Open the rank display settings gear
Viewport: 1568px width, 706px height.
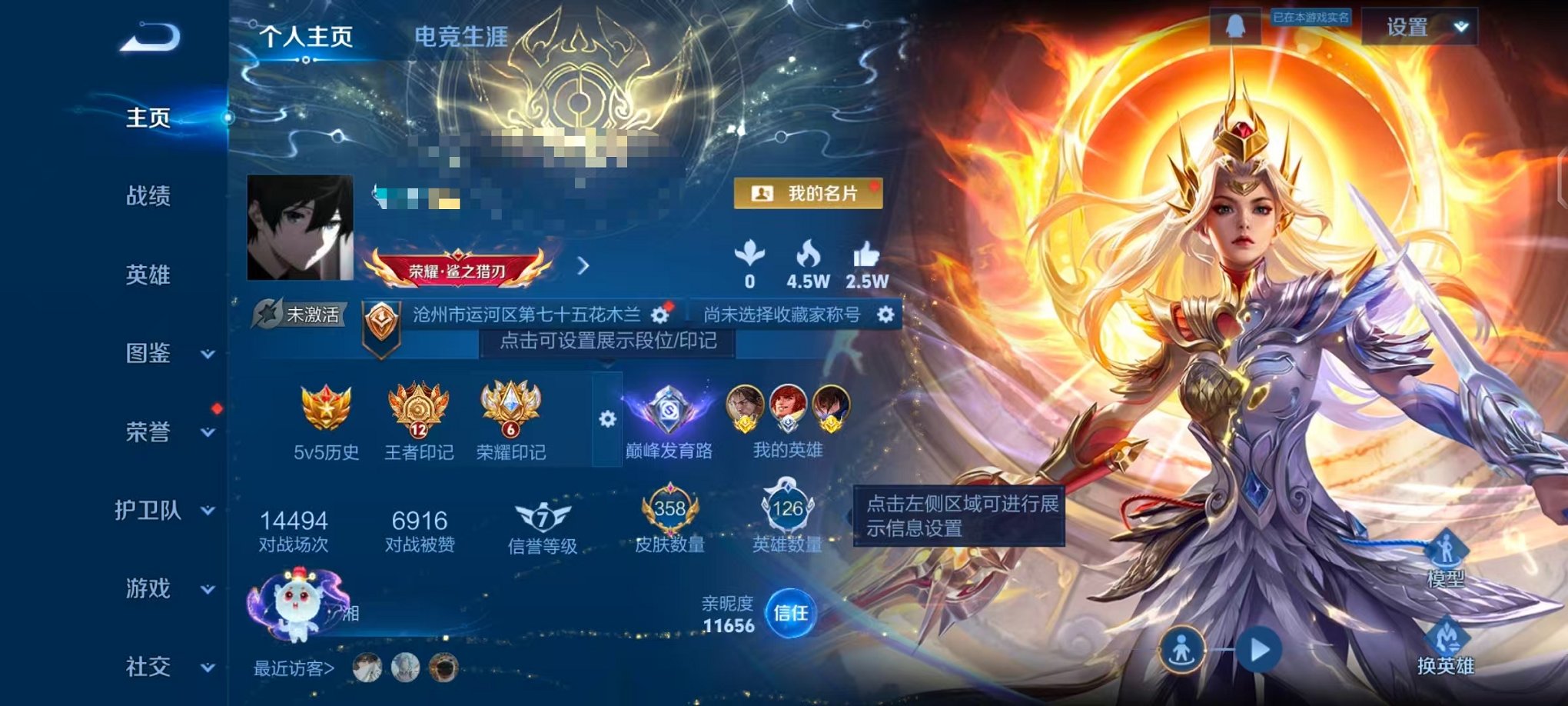[659, 314]
